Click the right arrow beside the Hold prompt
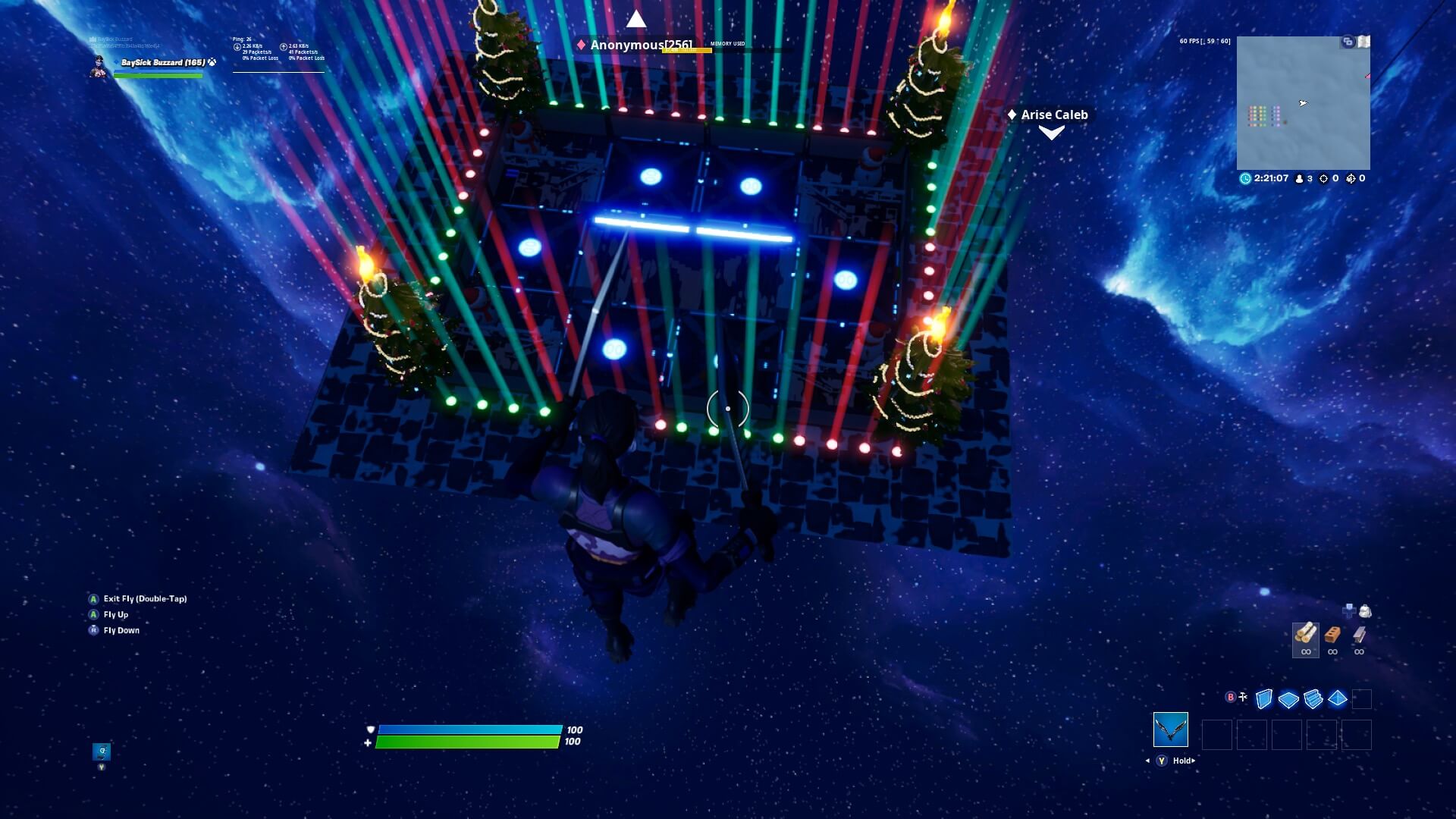 [x=1194, y=761]
